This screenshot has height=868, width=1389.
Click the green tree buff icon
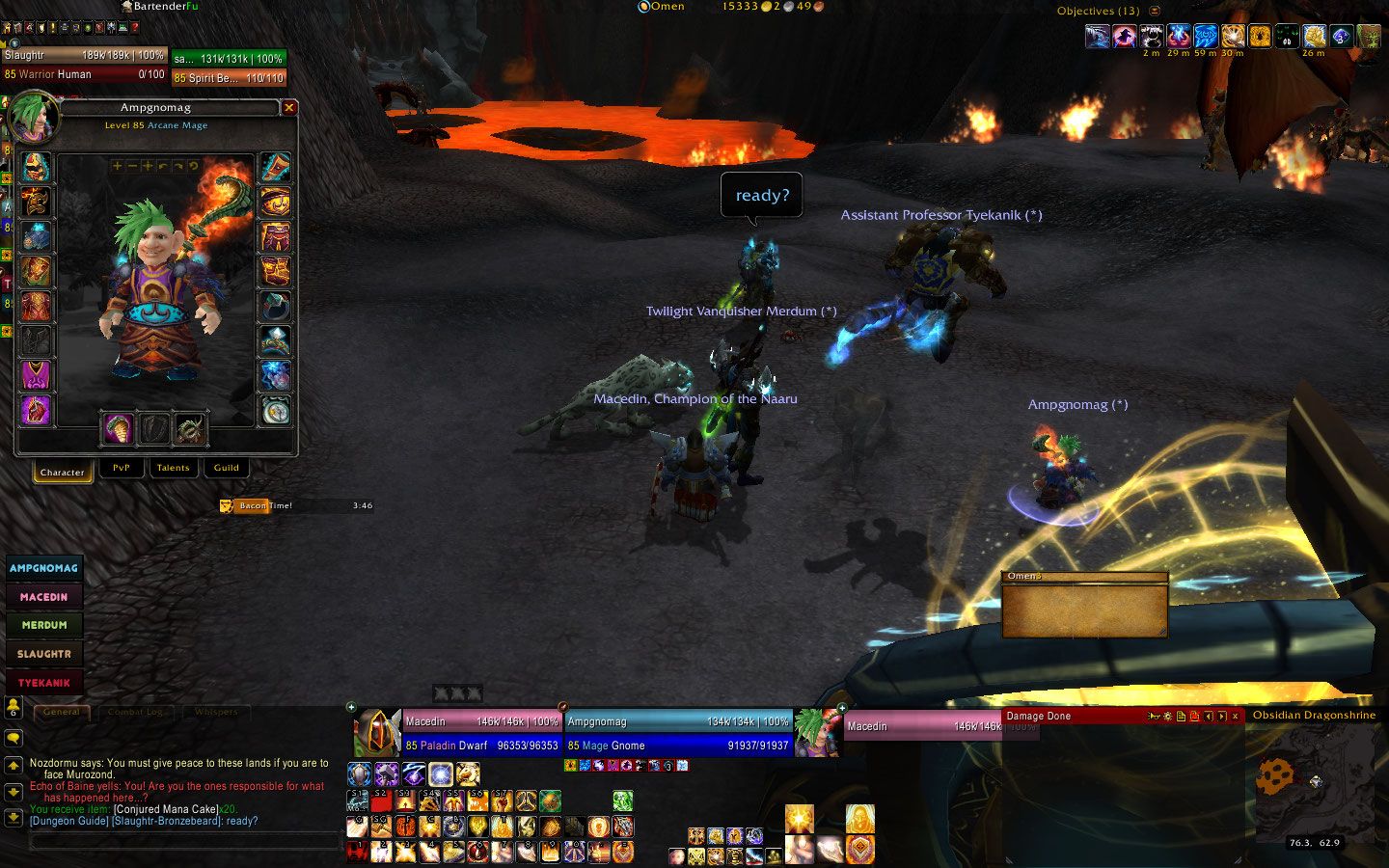click(x=1369, y=37)
